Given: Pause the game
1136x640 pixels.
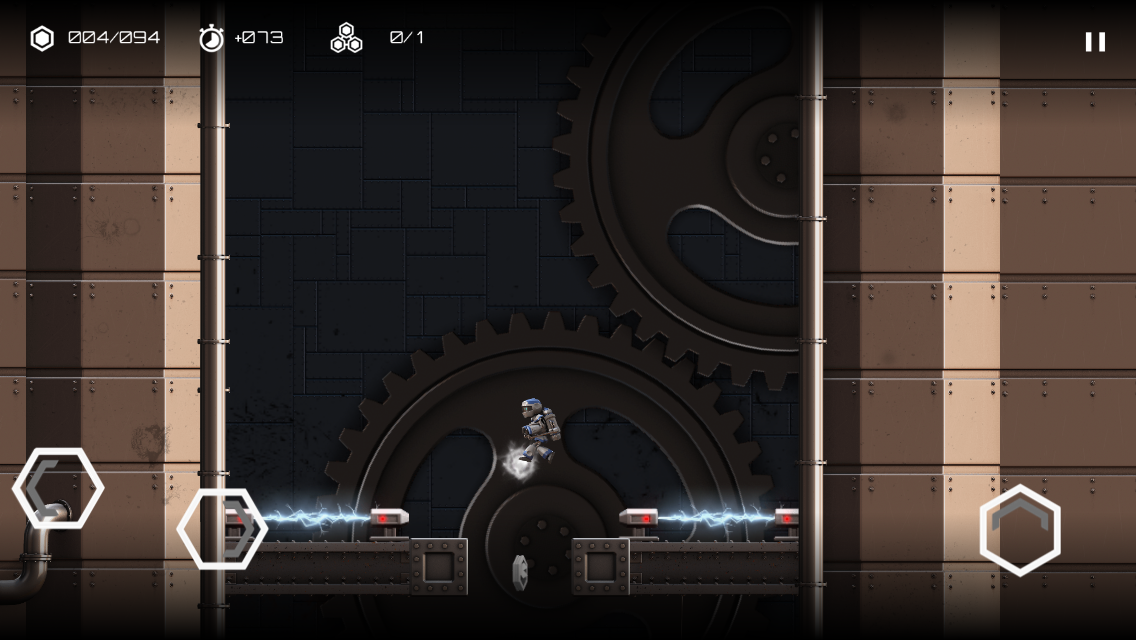Looking at the screenshot, I should pos(1095,41).
